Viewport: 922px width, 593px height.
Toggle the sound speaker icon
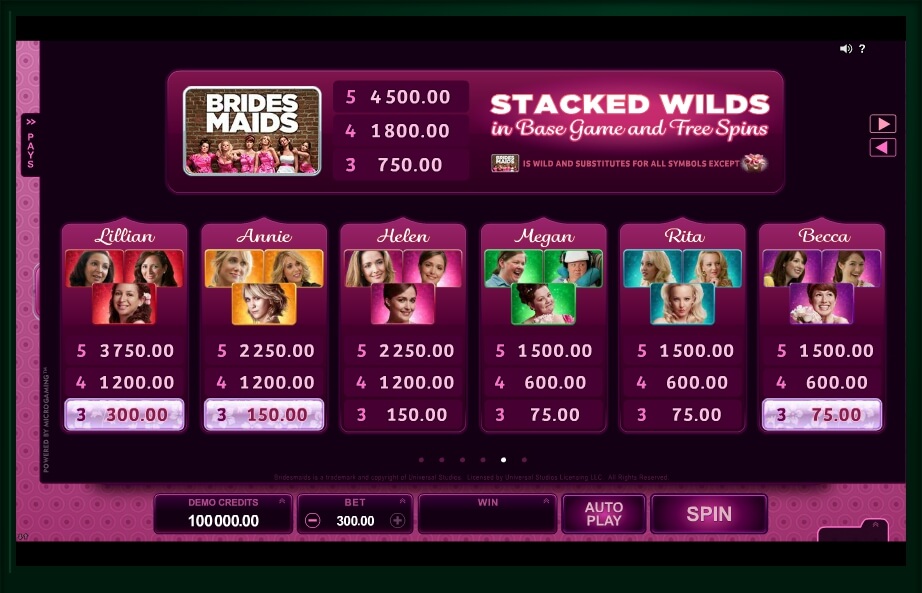[845, 49]
